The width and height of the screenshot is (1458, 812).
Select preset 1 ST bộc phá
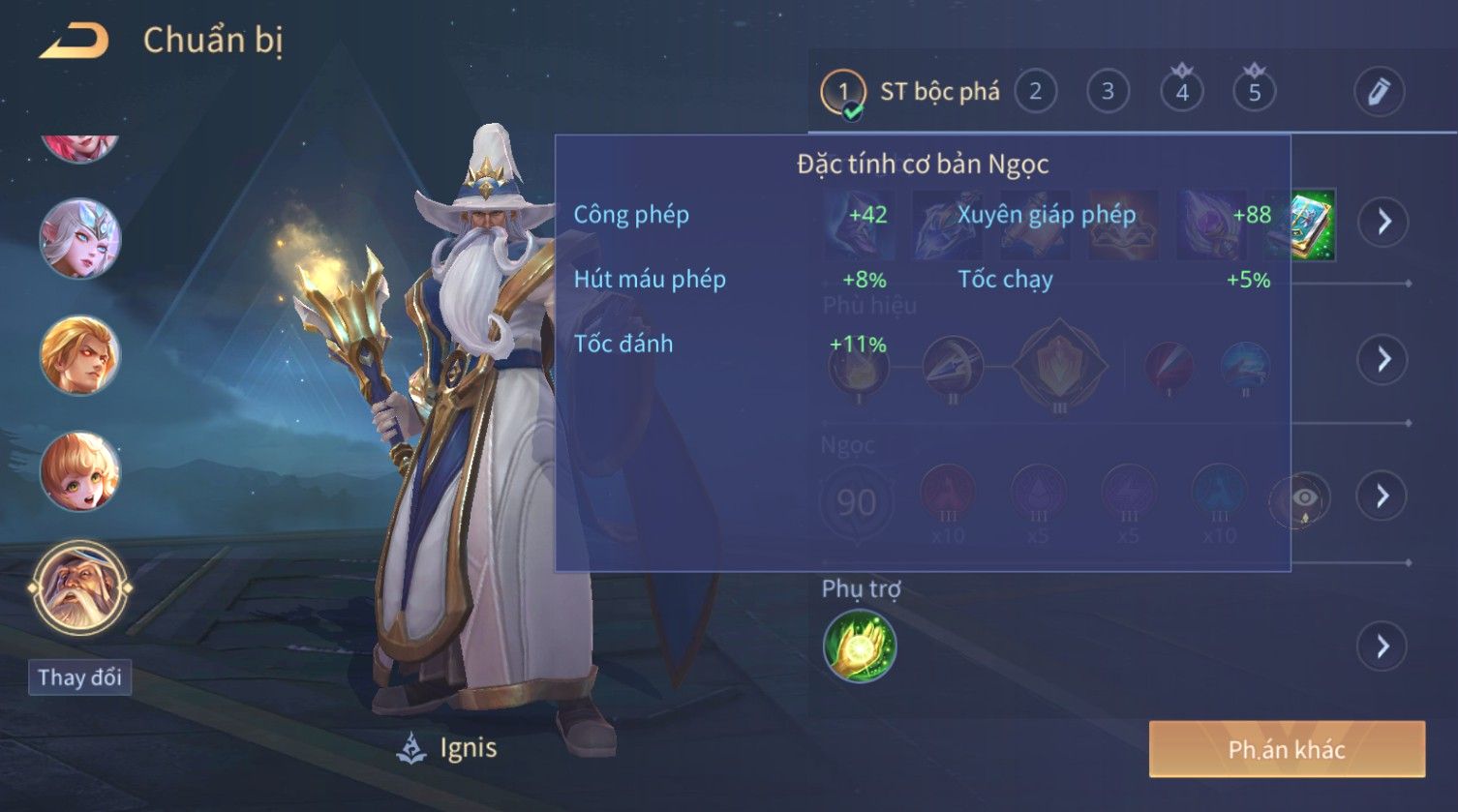(909, 92)
